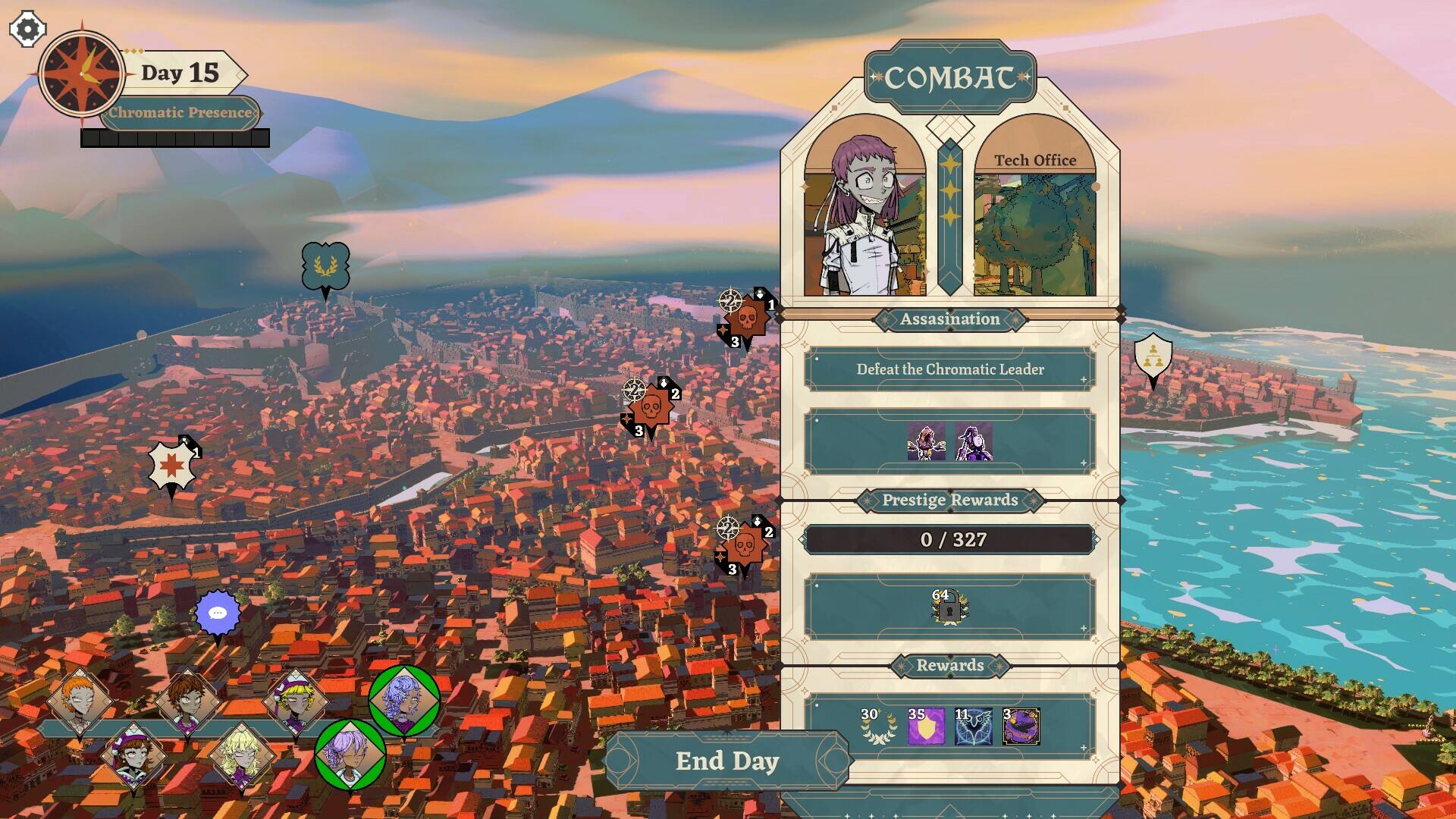Inspect the locked prestige reward icon
The width and height of the screenshot is (1456, 819).
[949, 607]
